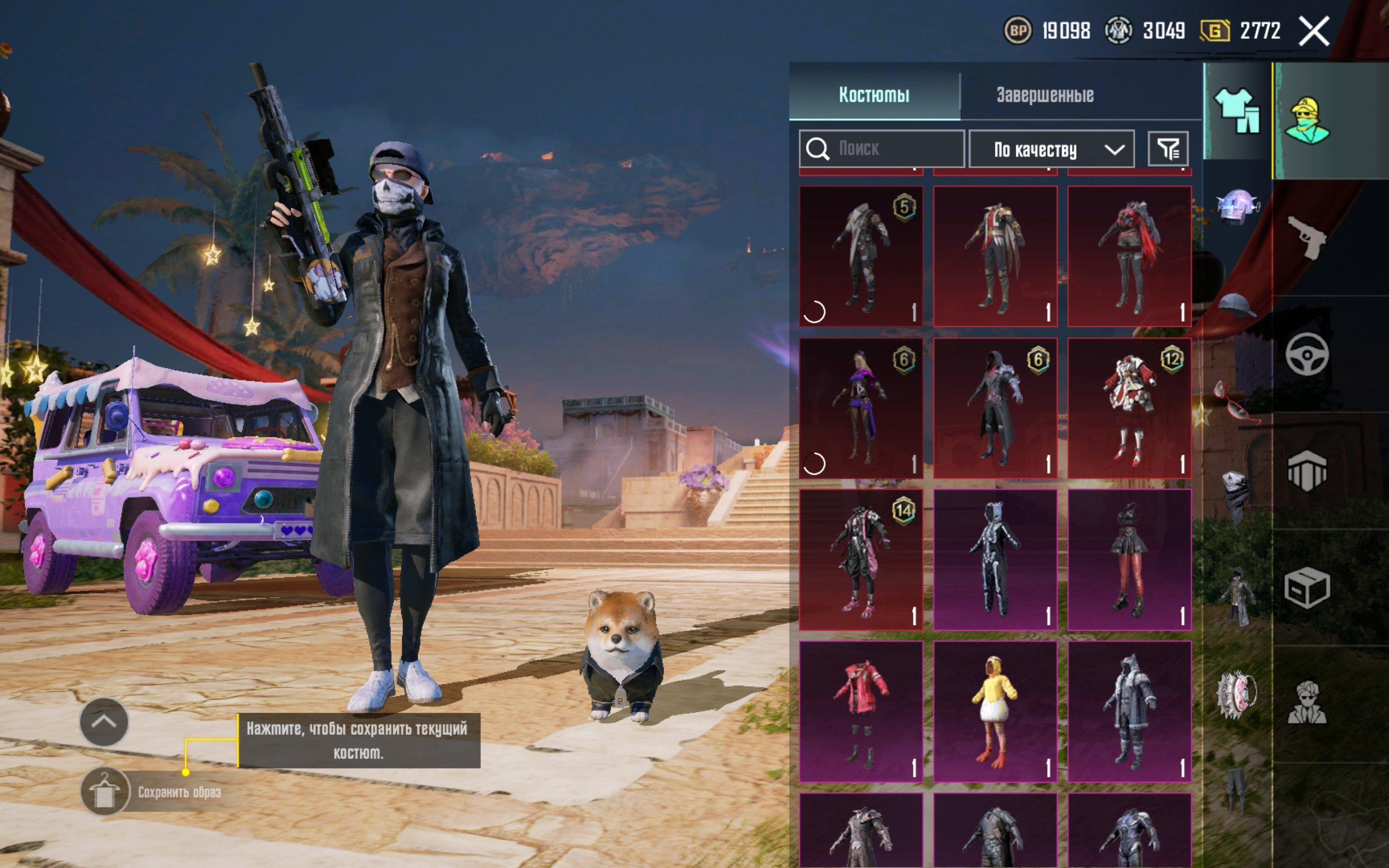1389x868 pixels.
Task: Select the Костюмы tab
Action: pos(873,95)
